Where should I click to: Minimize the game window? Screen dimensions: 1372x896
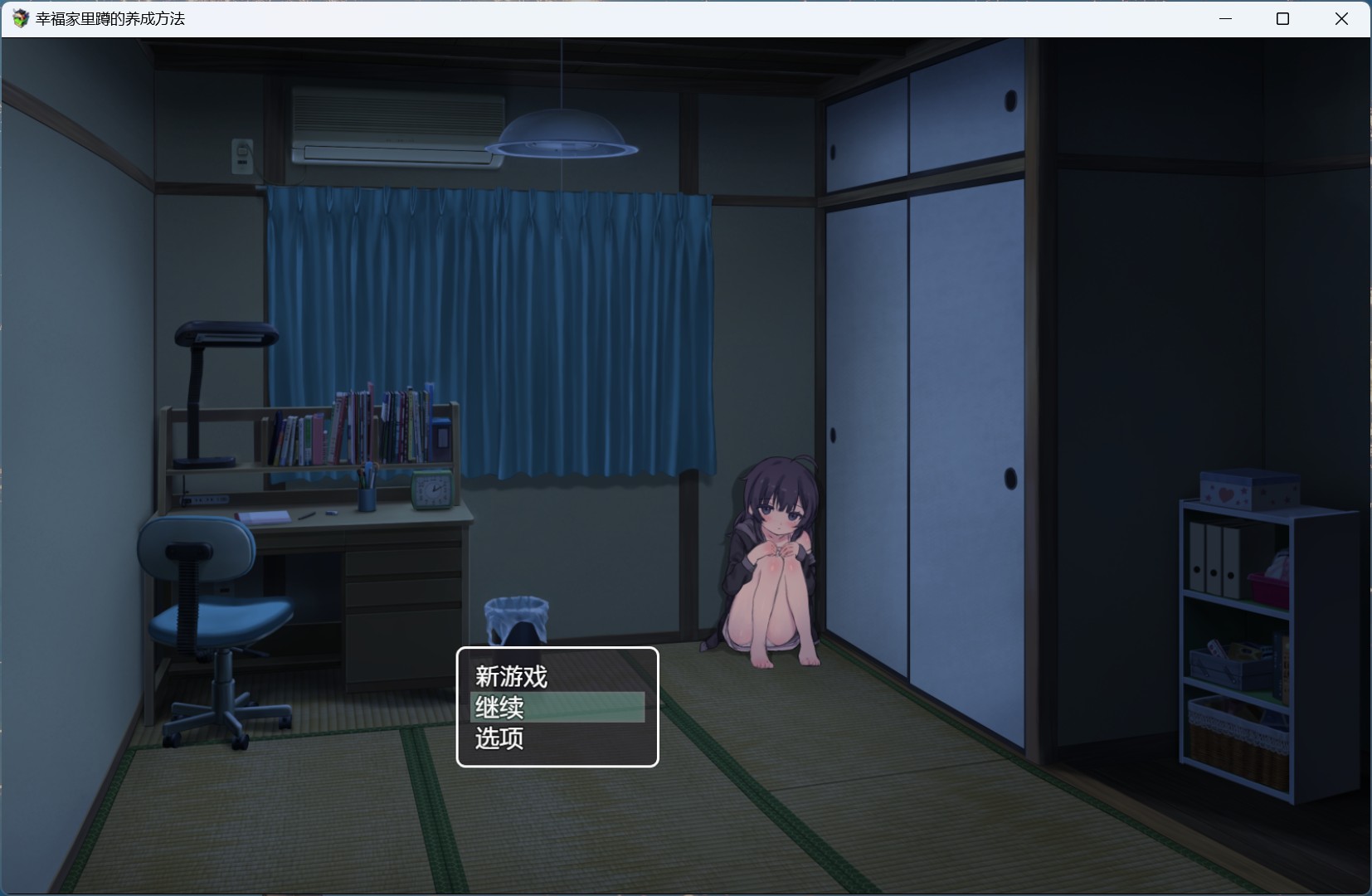click(1225, 17)
